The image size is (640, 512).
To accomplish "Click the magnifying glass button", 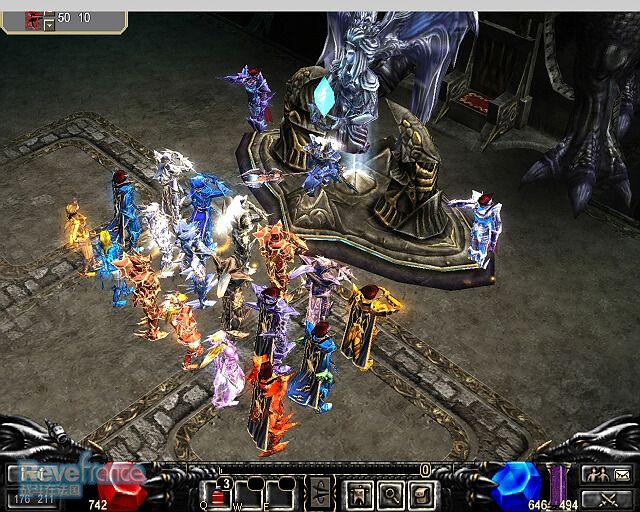I will tap(390, 493).
